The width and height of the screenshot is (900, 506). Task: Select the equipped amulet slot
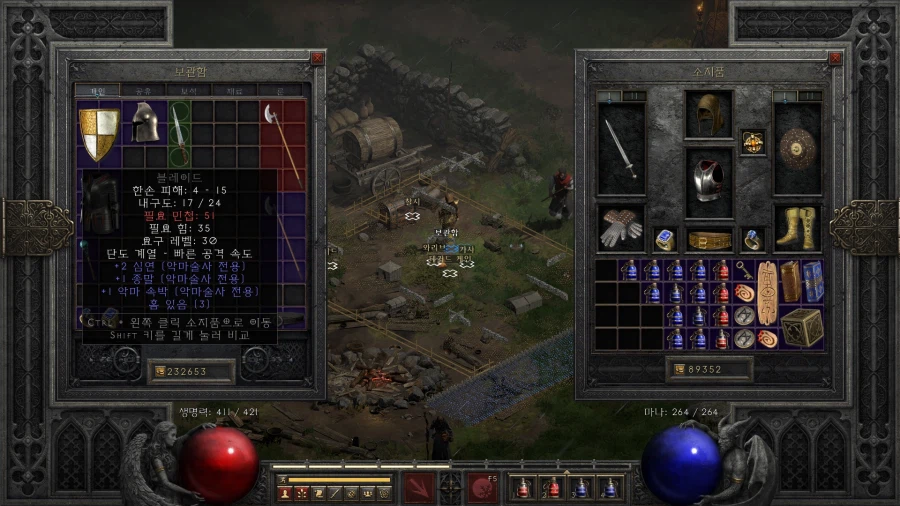point(753,143)
